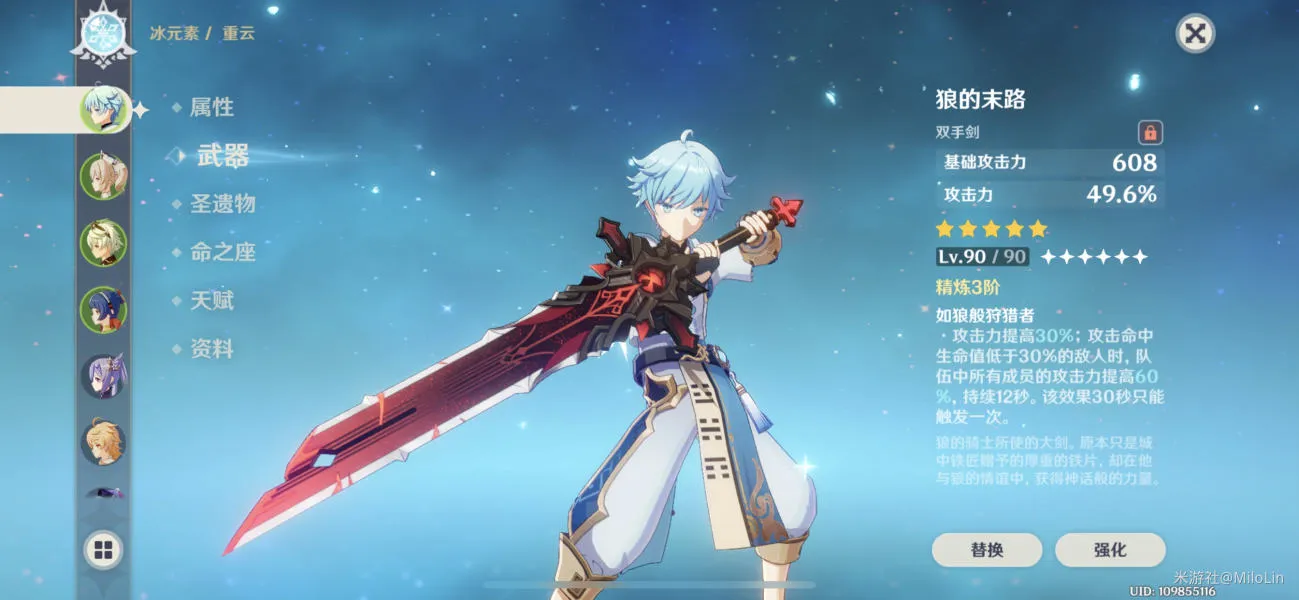Screen dimensions: 1299x600
Task: Open the four-square character grid button
Action: [x=104, y=549]
